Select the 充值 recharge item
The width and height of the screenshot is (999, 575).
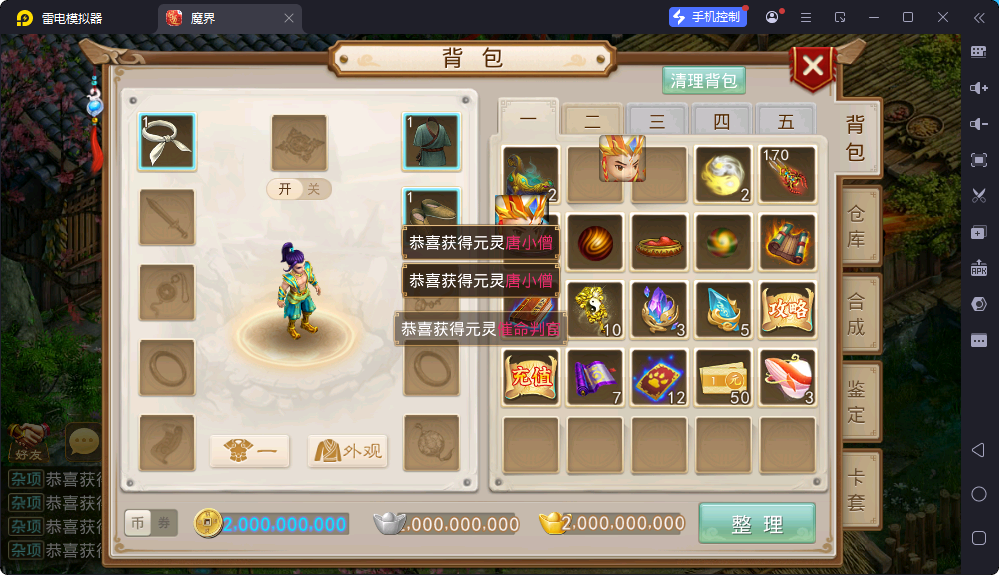coord(530,377)
